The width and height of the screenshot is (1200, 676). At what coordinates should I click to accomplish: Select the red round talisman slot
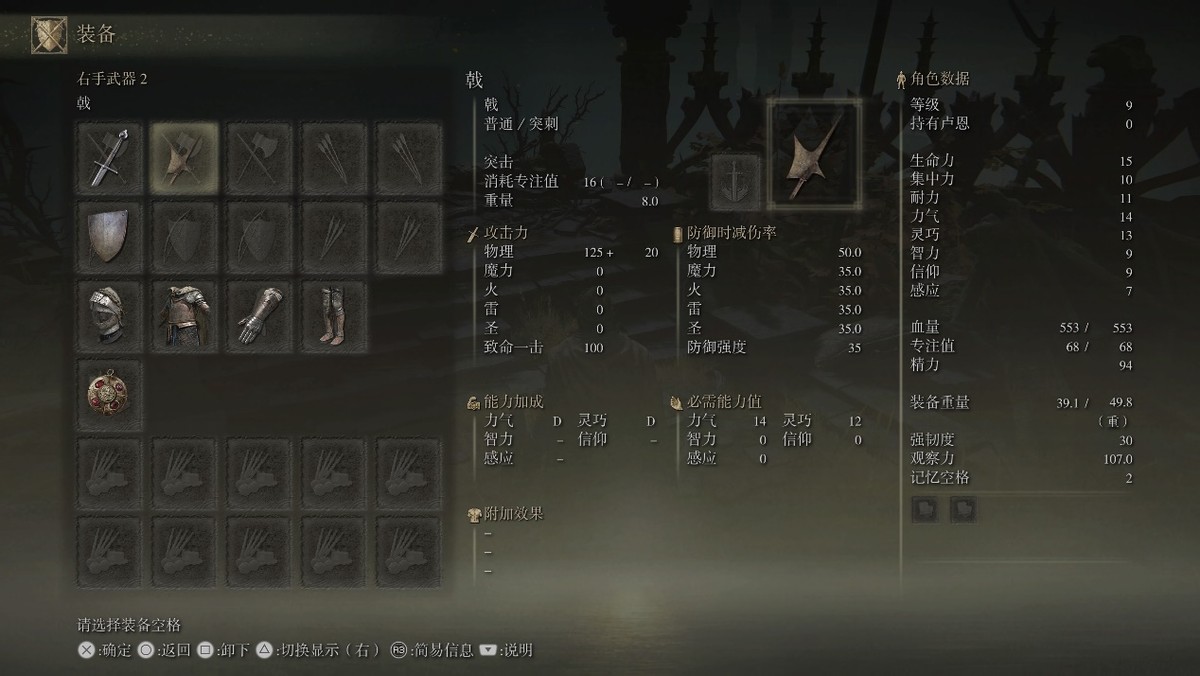[110, 393]
